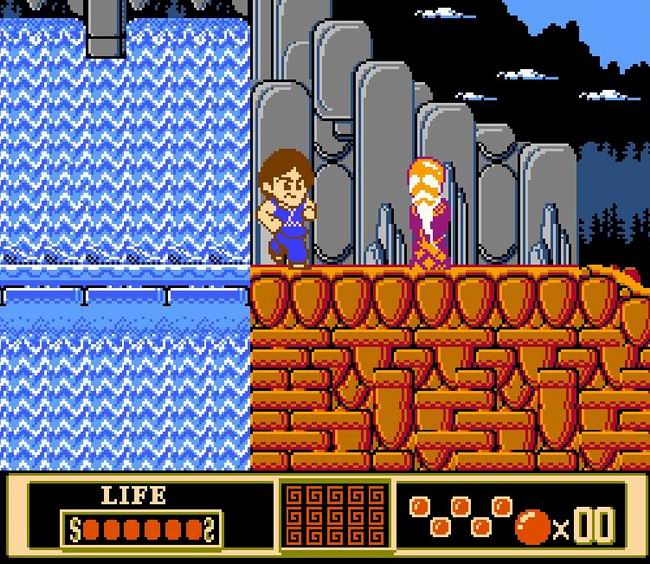The image size is (650, 564).
Task: Select the special attack panel with spiral pattern
Action: [x=334, y=513]
